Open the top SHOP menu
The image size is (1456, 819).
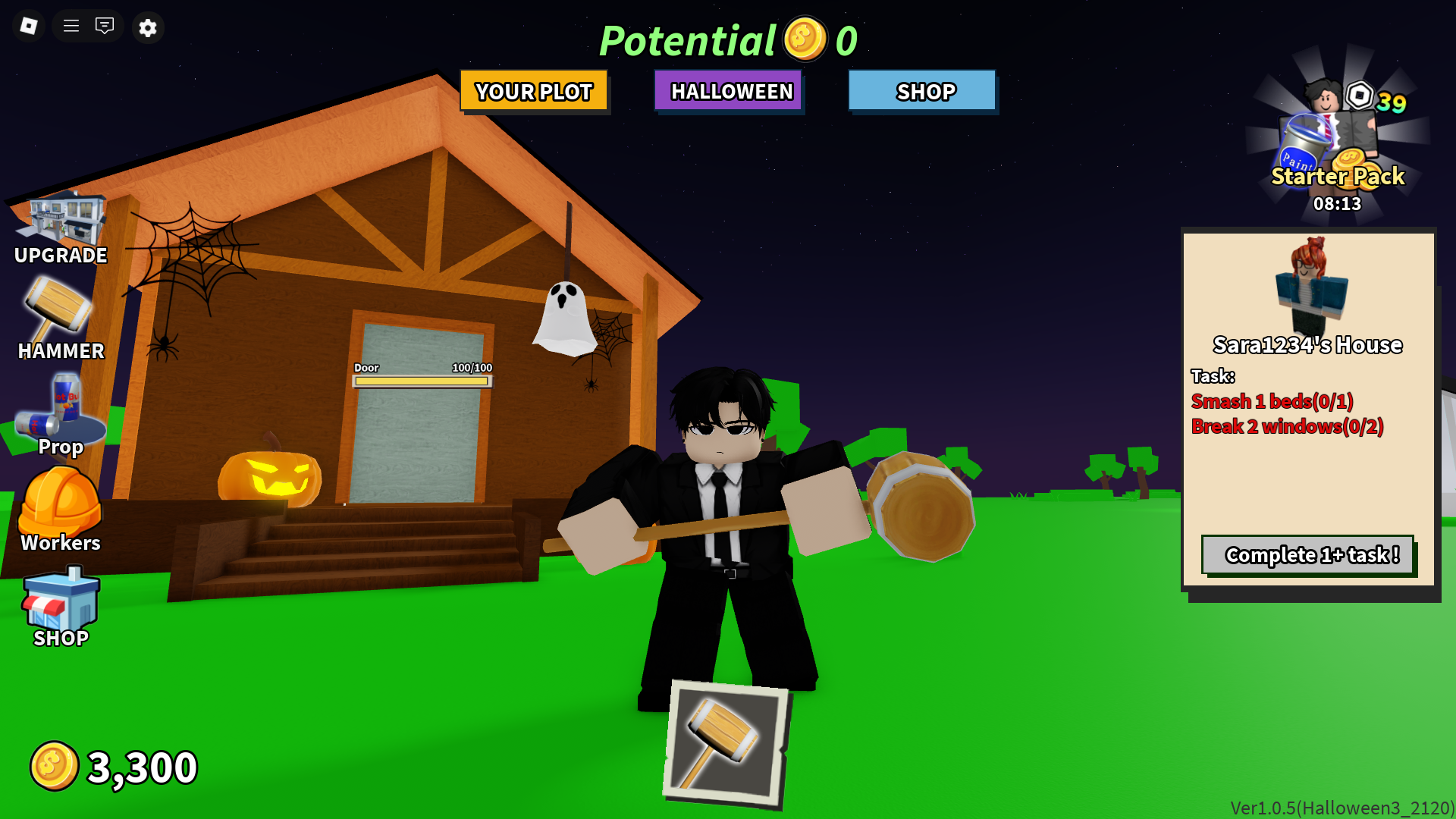tap(923, 92)
